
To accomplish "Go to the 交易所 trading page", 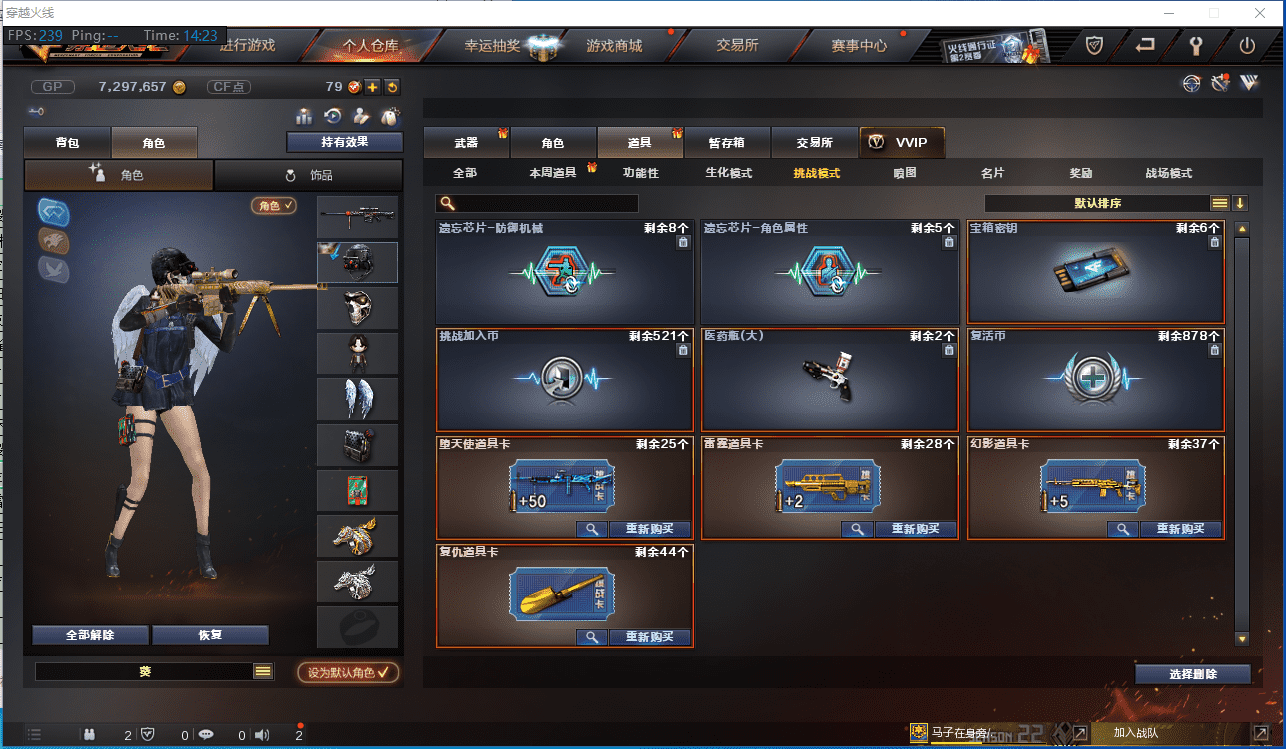I will coord(737,45).
